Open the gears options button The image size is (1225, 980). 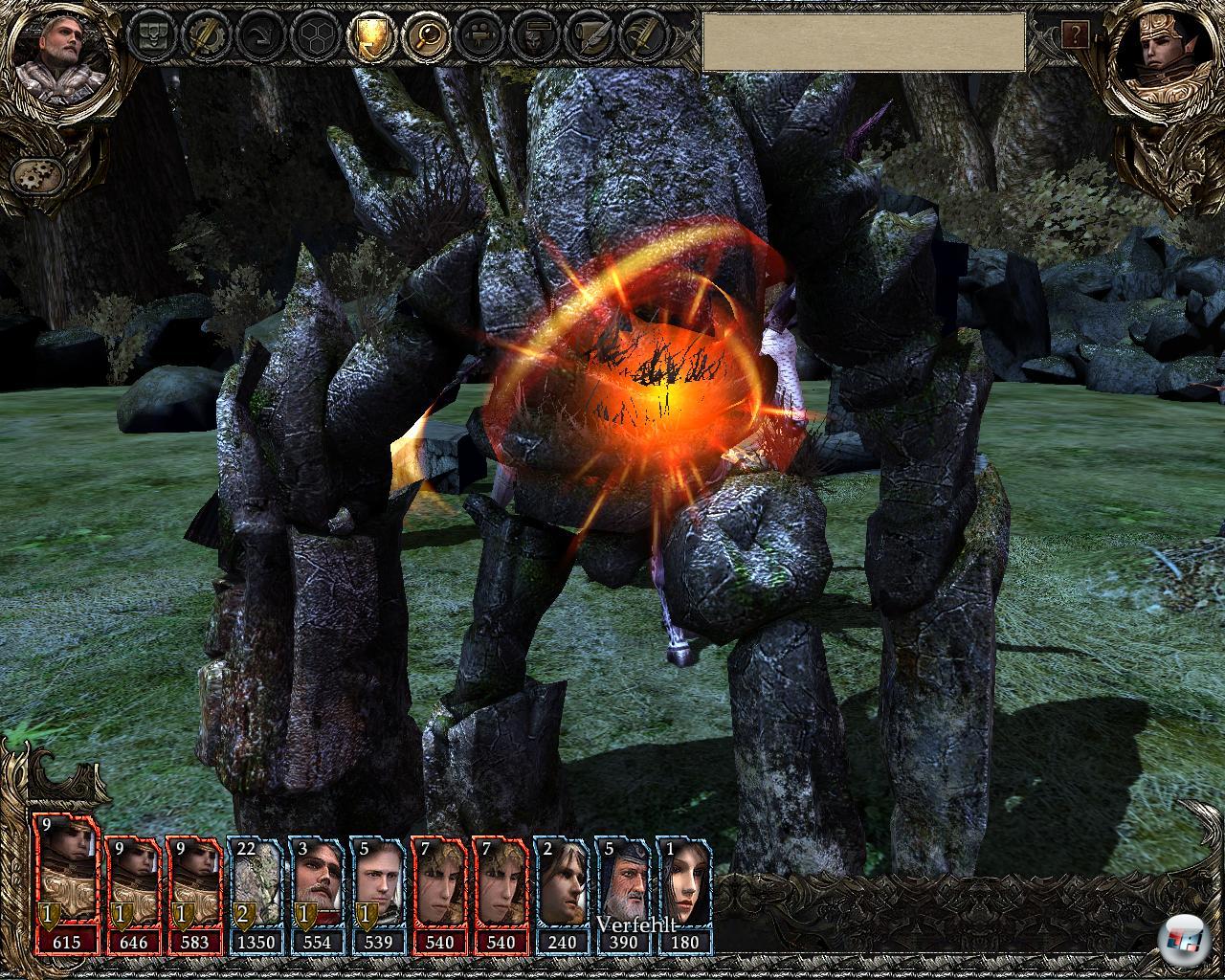pos(38,174)
